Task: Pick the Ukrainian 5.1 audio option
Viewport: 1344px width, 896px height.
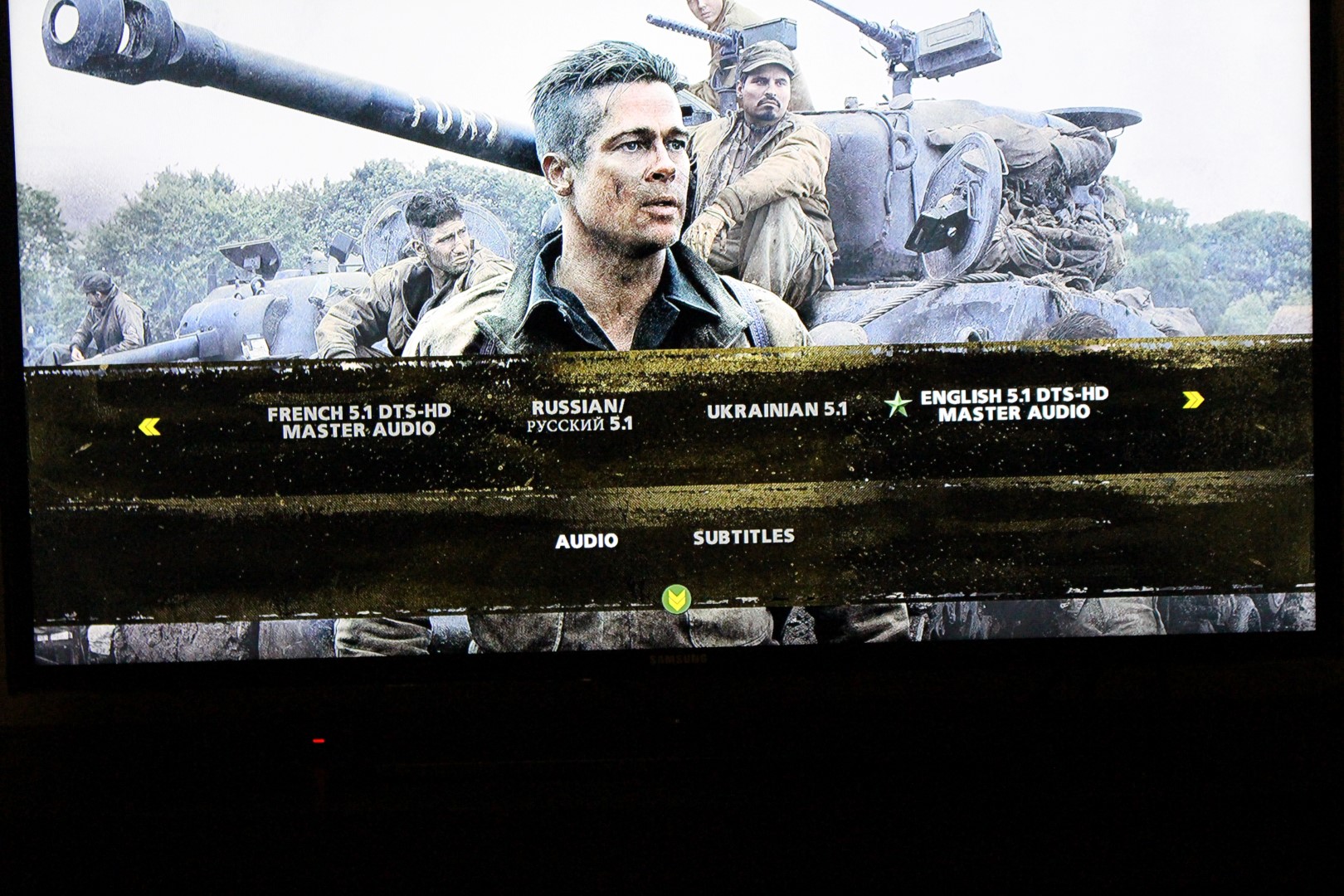Action: [777, 410]
